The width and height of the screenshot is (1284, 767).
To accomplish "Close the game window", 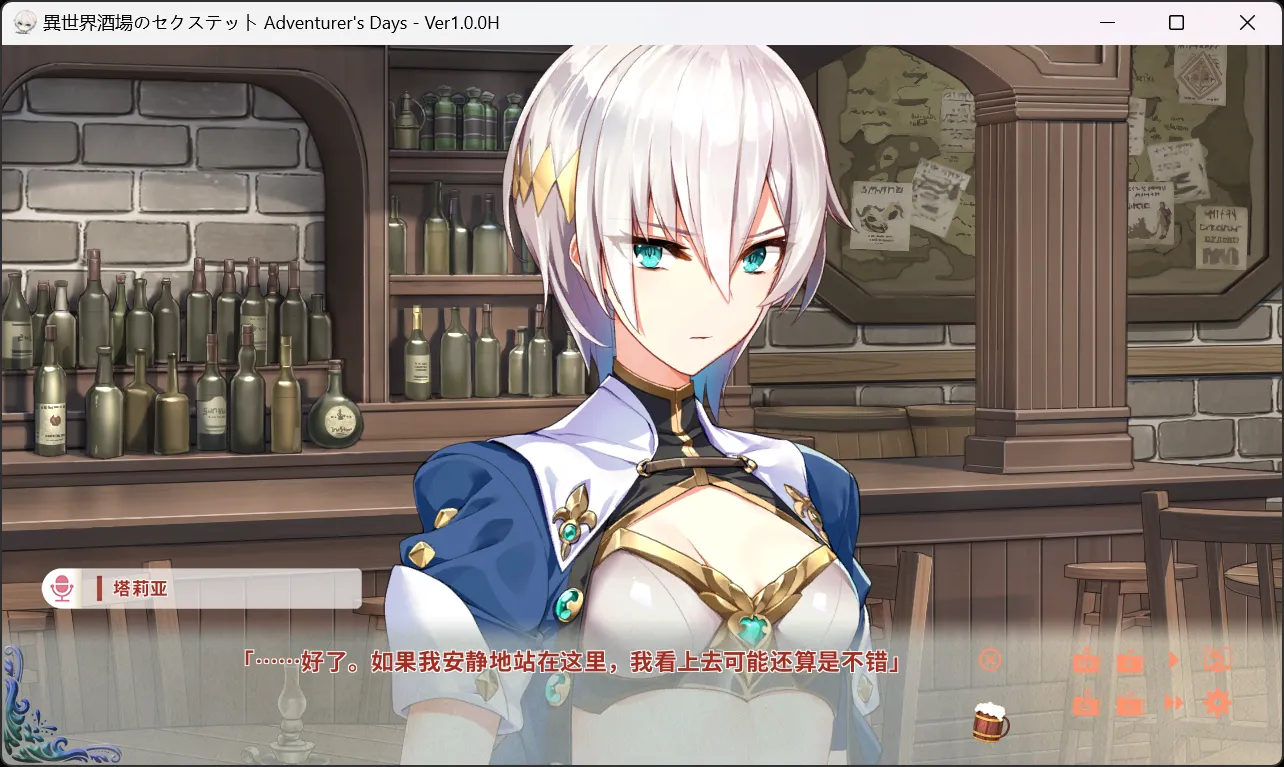I will [1247, 22].
